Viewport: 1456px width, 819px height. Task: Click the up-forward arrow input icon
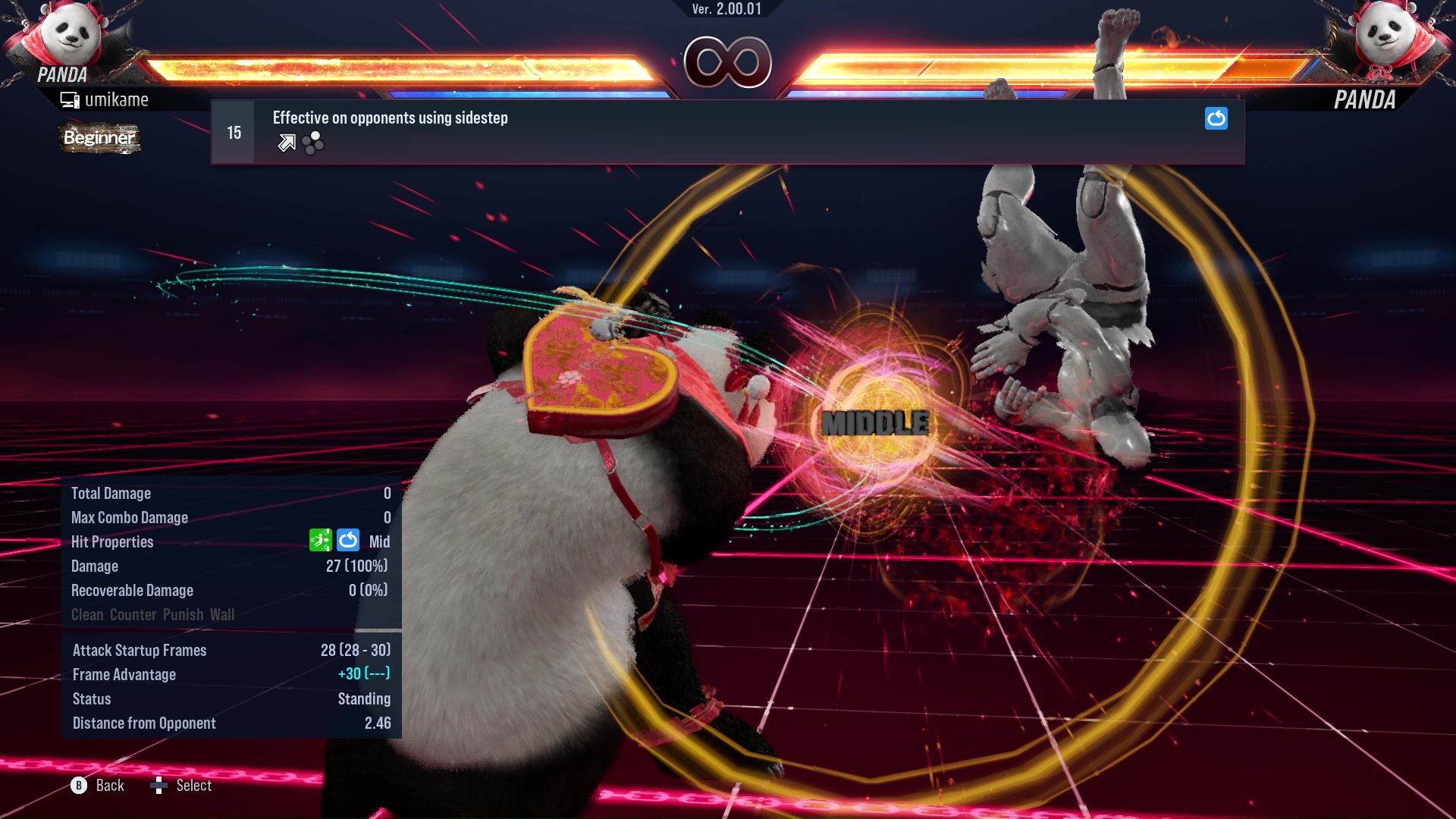click(x=287, y=143)
